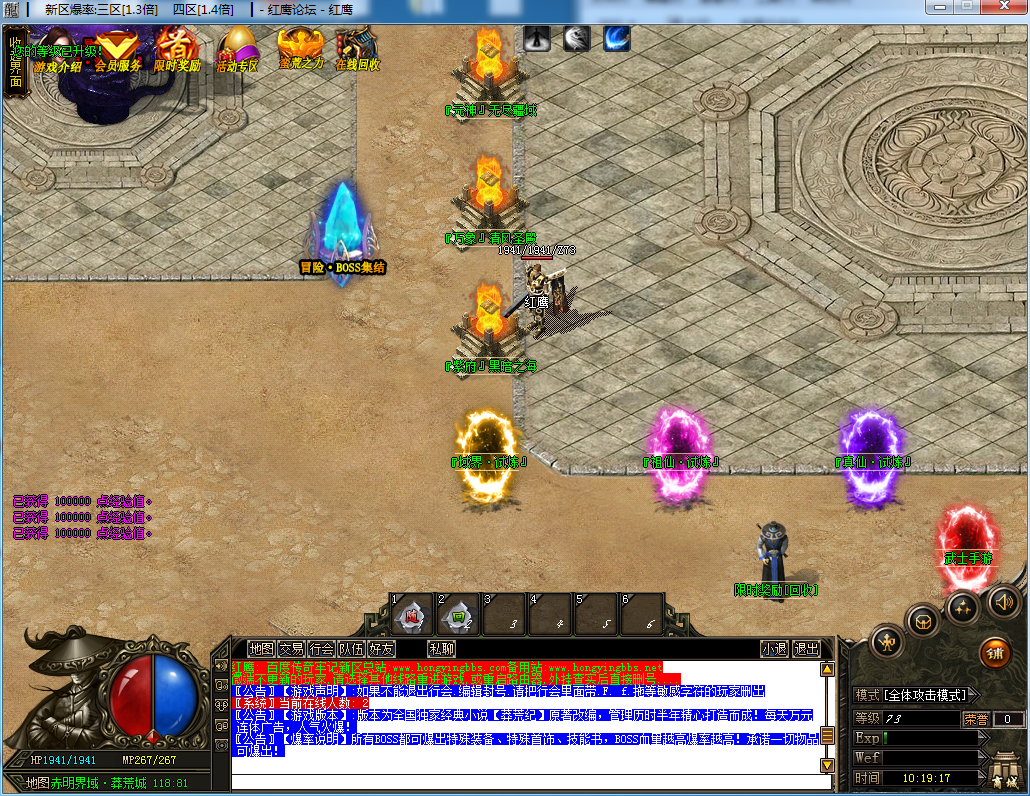Open the 在线回收 online recycle icon
1030x796 pixels.
coord(357,48)
